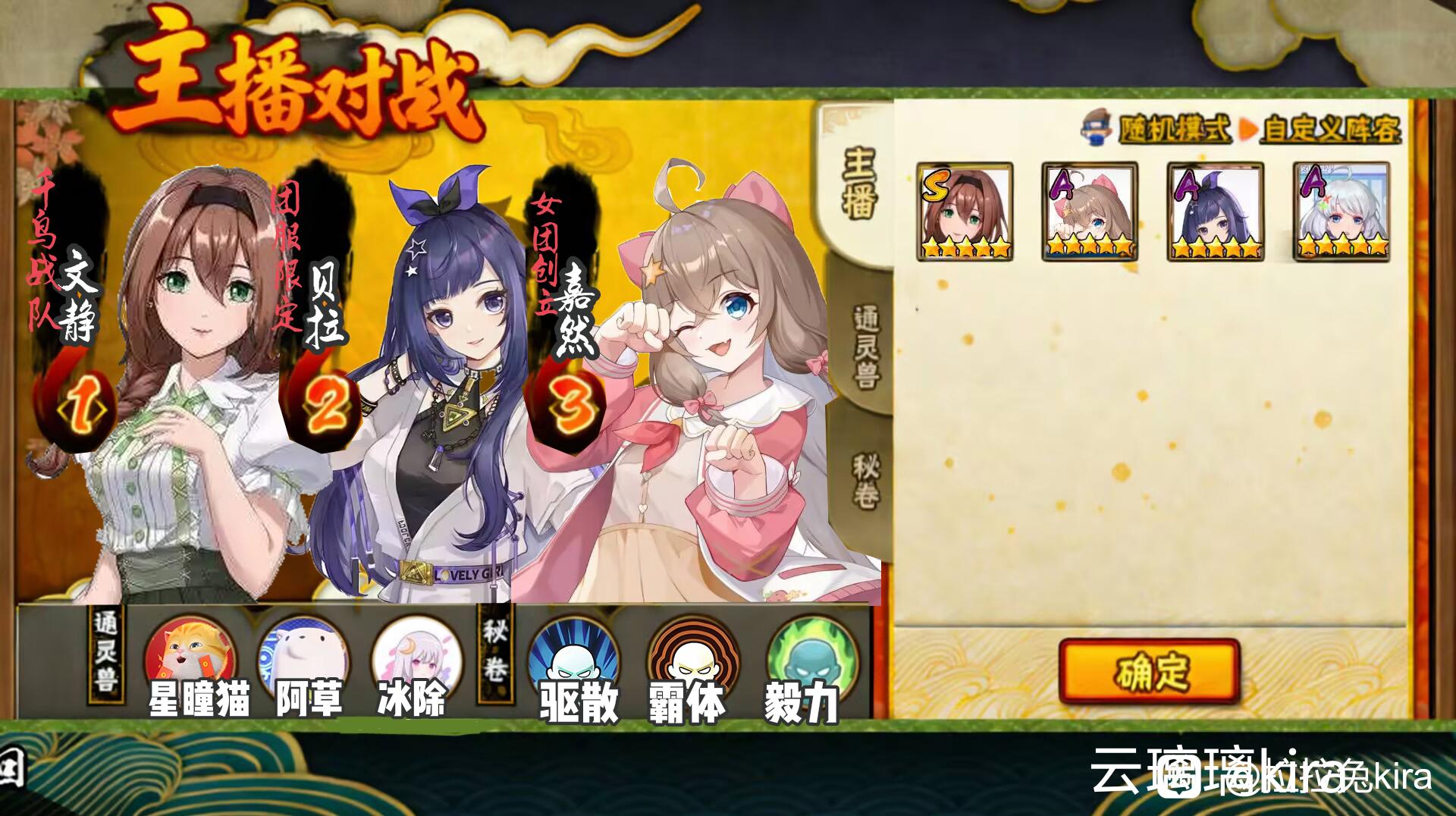The image size is (1456, 816).
Task: Select the S-rank brown-haired streamer portrait
Action: click(x=965, y=212)
